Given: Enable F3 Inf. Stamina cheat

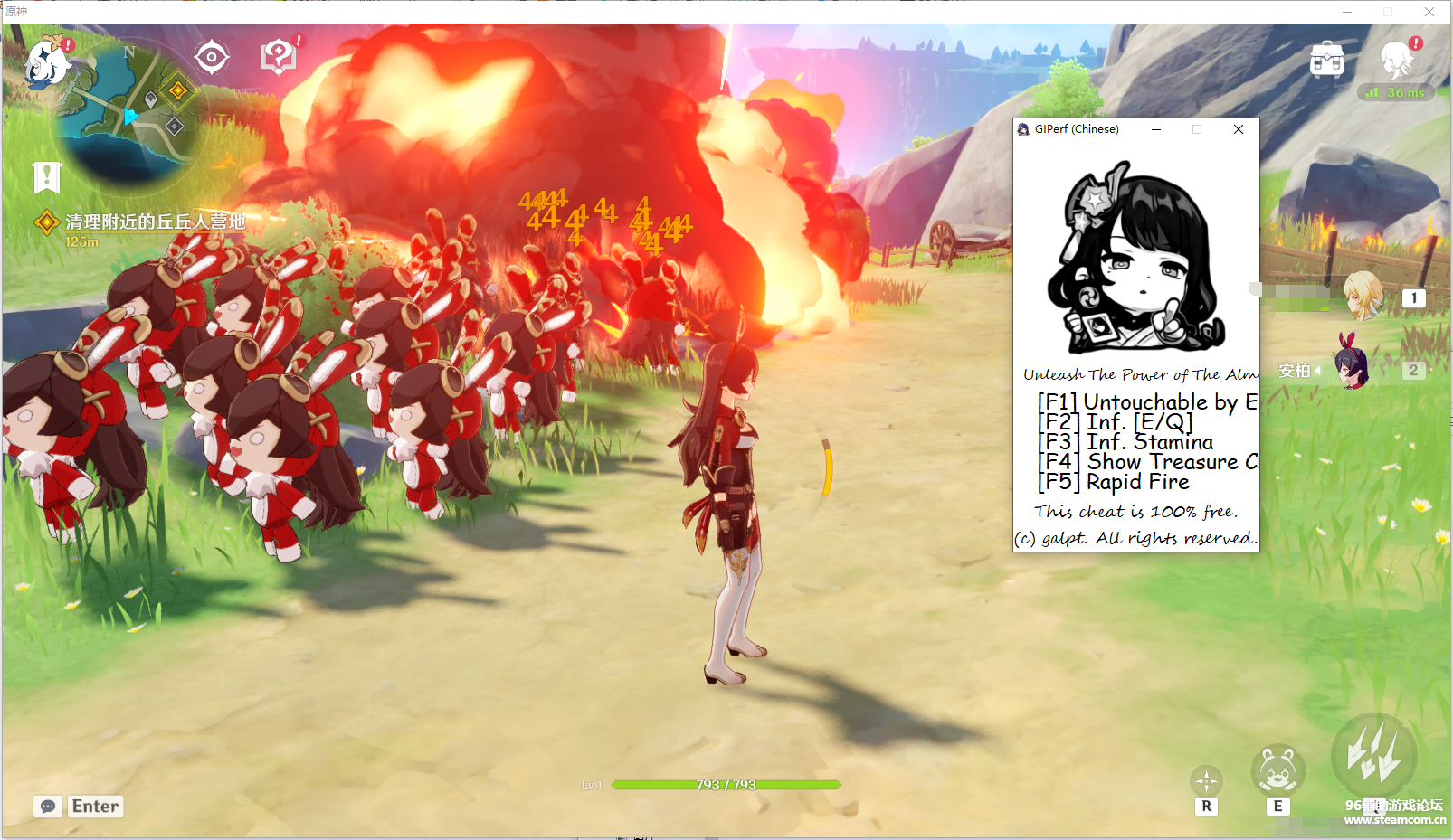Looking at the screenshot, I should click(1125, 442).
